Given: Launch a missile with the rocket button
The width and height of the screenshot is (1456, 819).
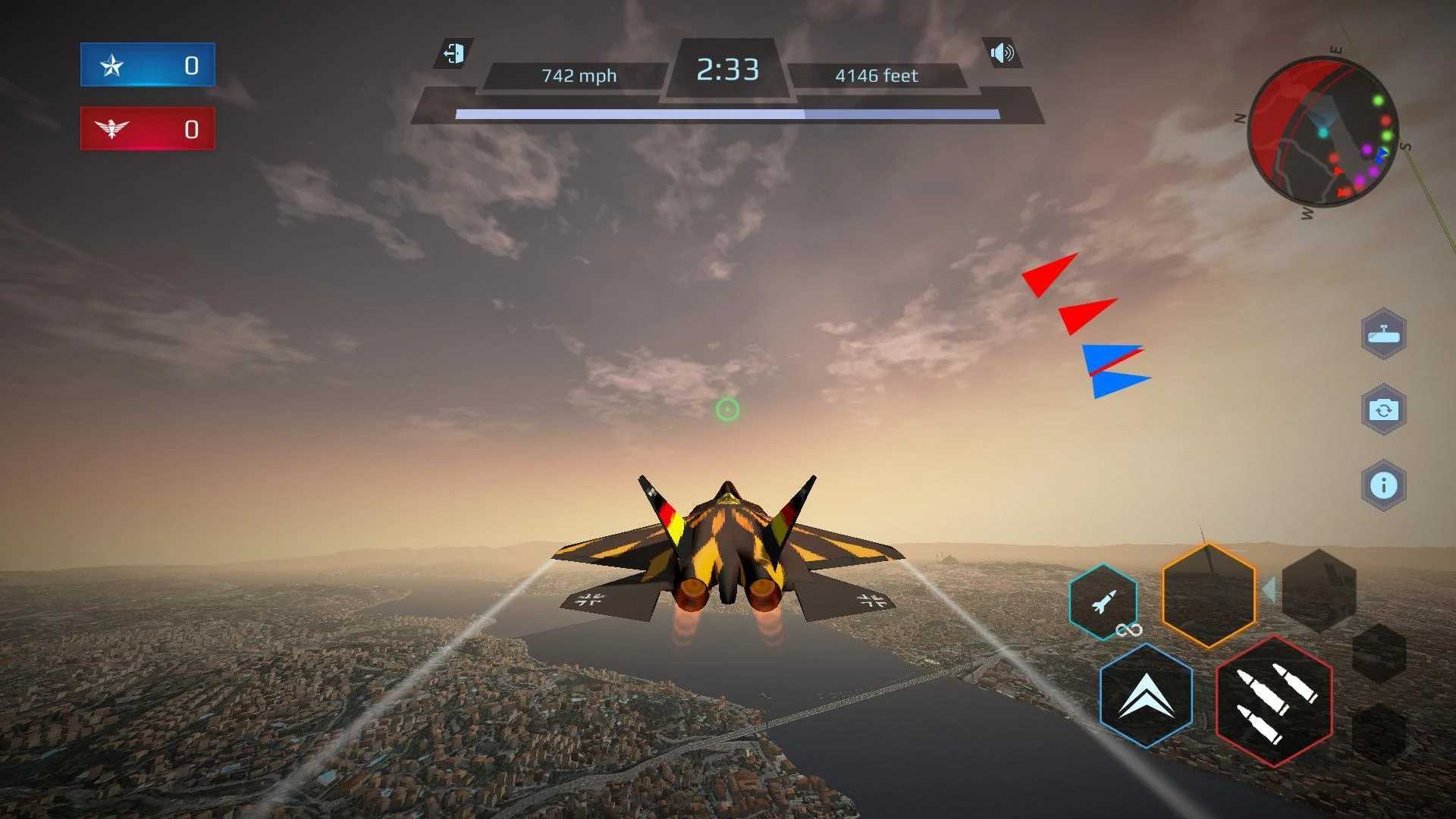Looking at the screenshot, I should tap(1103, 602).
